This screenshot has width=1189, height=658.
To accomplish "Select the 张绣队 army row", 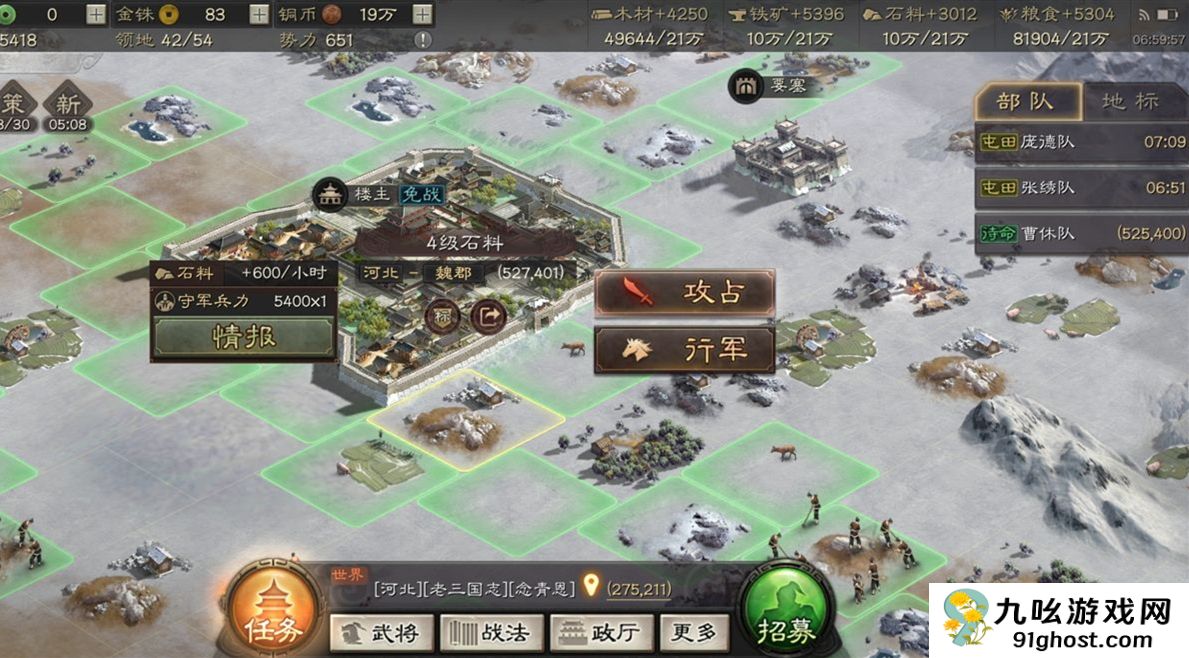I will pos(1080,188).
